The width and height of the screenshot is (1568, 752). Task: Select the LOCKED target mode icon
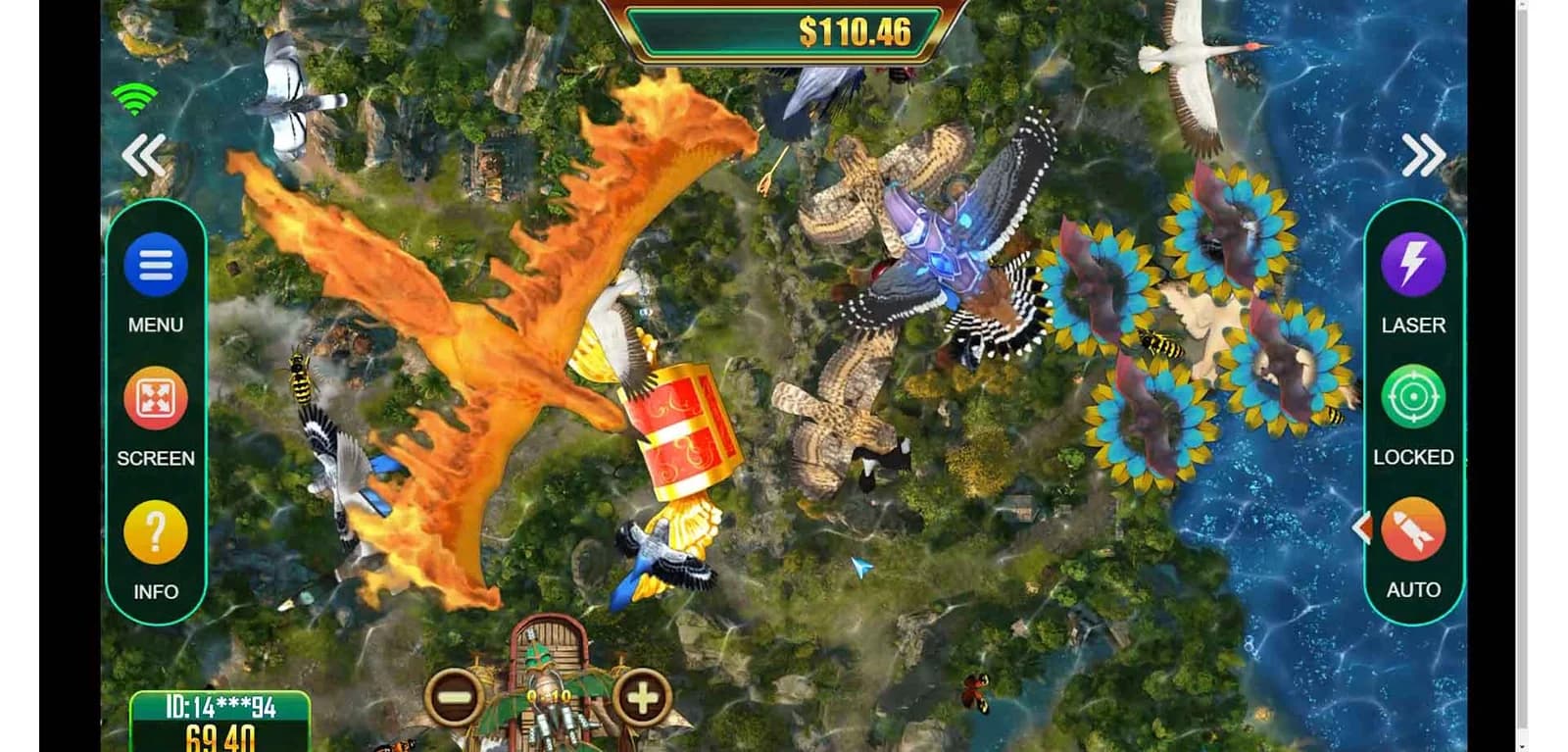click(x=1412, y=396)
